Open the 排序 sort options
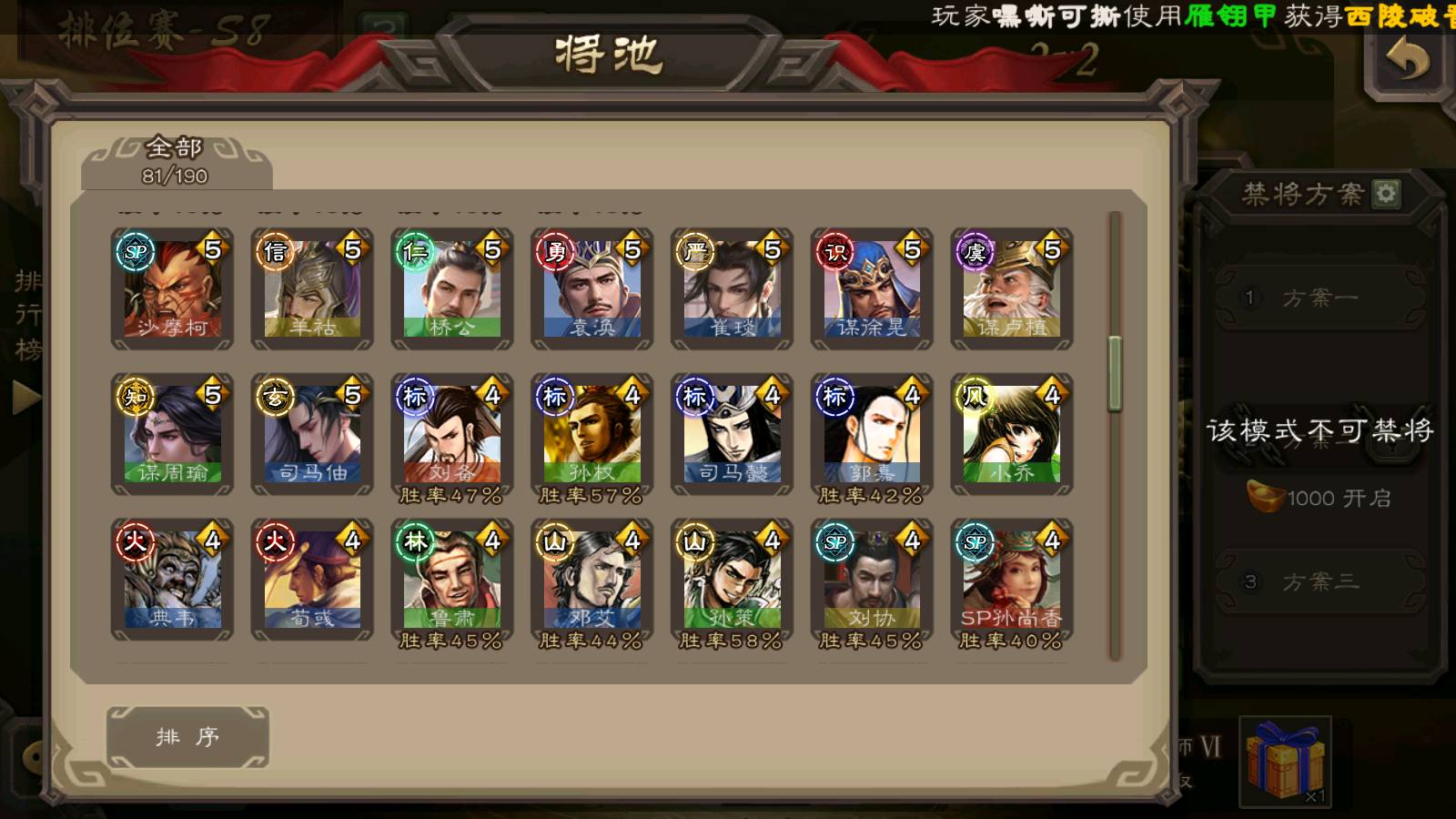 click(187, 736)
